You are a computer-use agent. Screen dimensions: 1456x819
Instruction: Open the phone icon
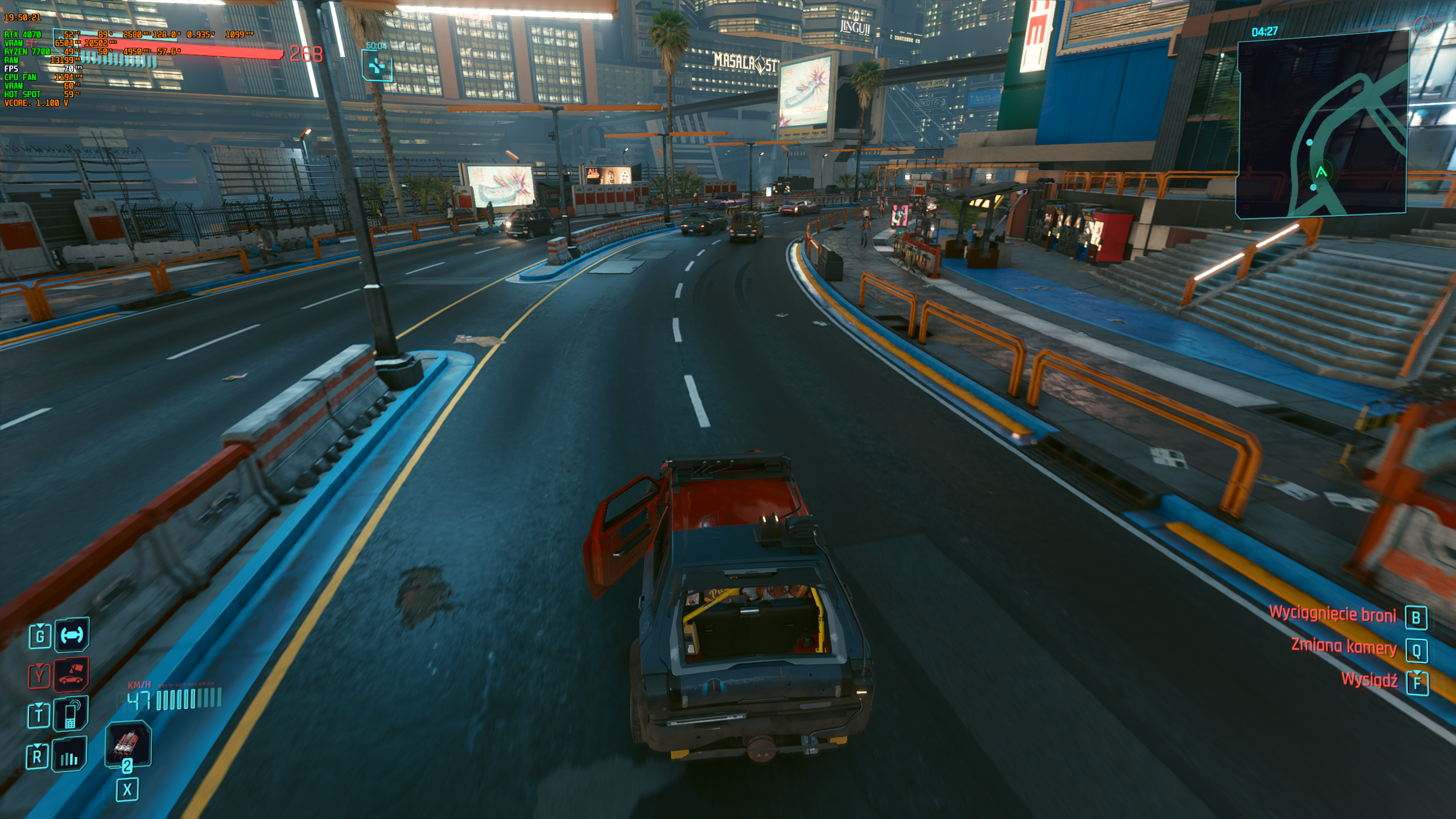pos(71,714)
